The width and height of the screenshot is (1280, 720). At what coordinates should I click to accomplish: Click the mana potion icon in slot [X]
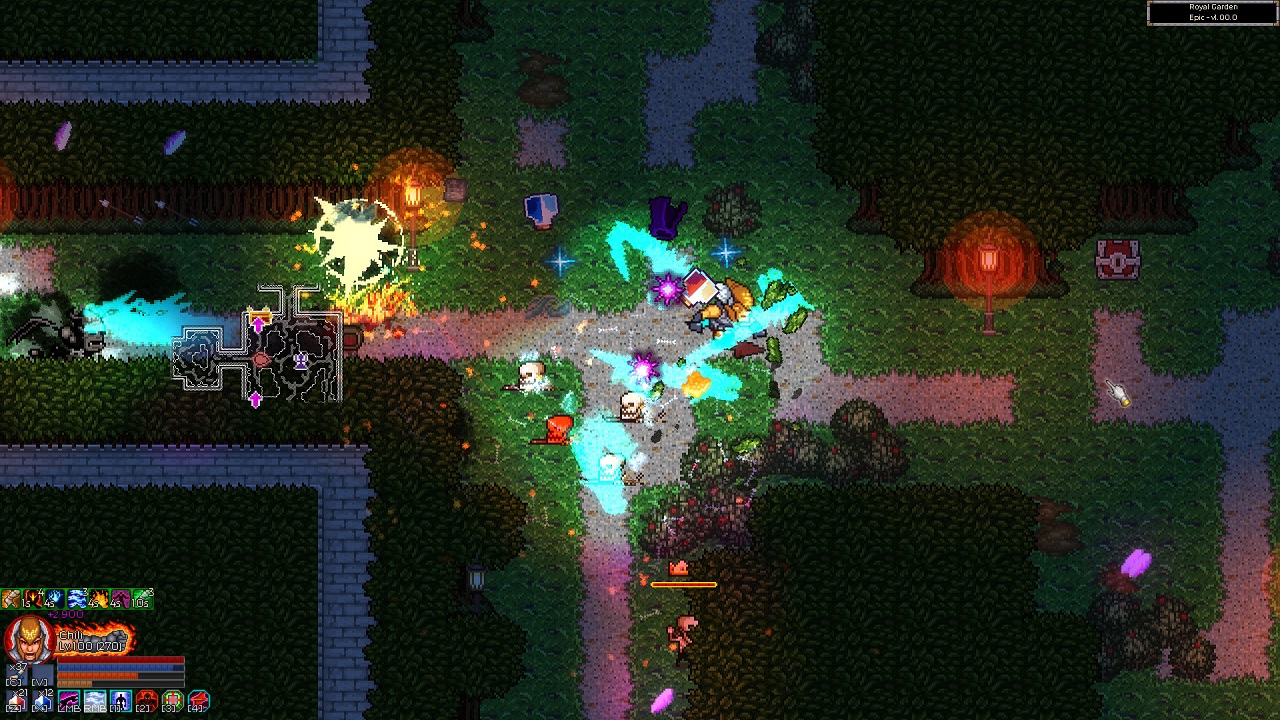tap(42, 700)
